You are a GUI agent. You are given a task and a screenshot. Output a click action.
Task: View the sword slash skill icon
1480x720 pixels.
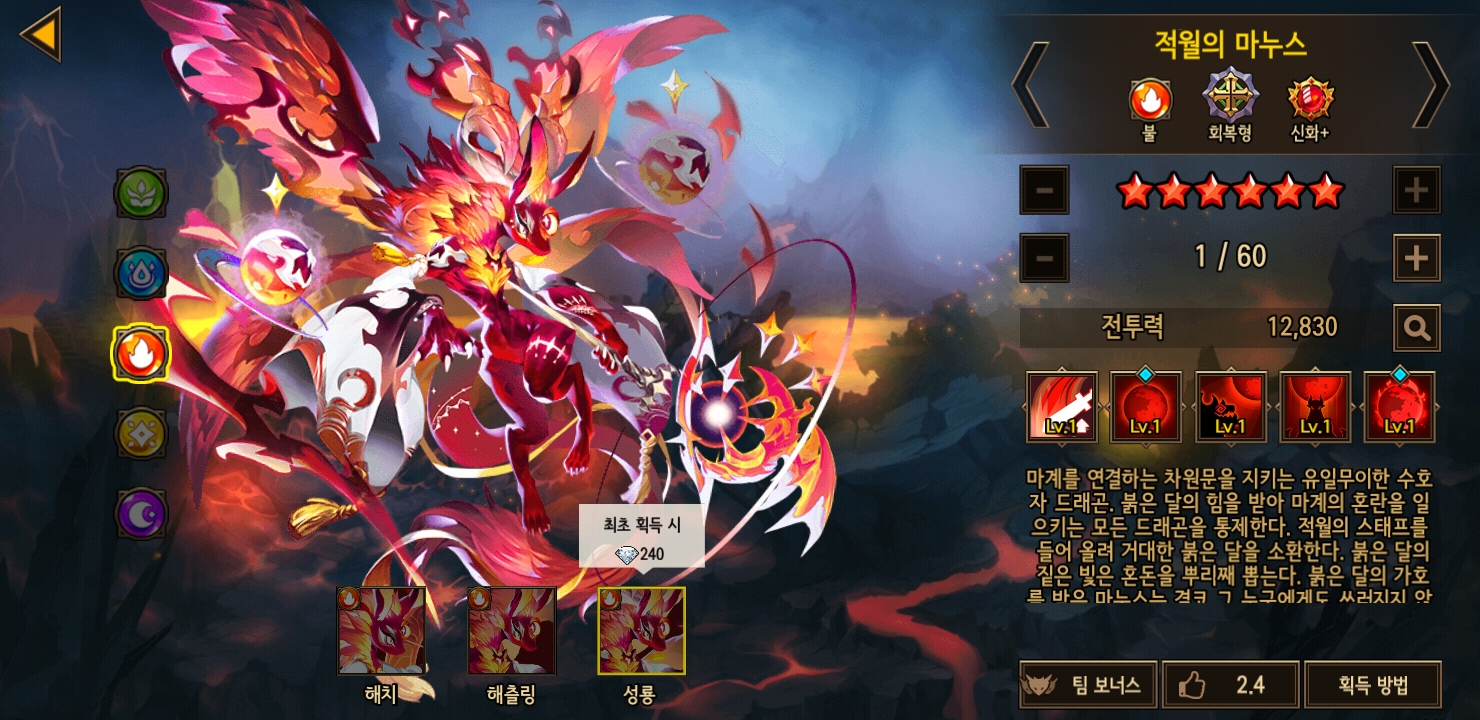(x=1062, y=407)
